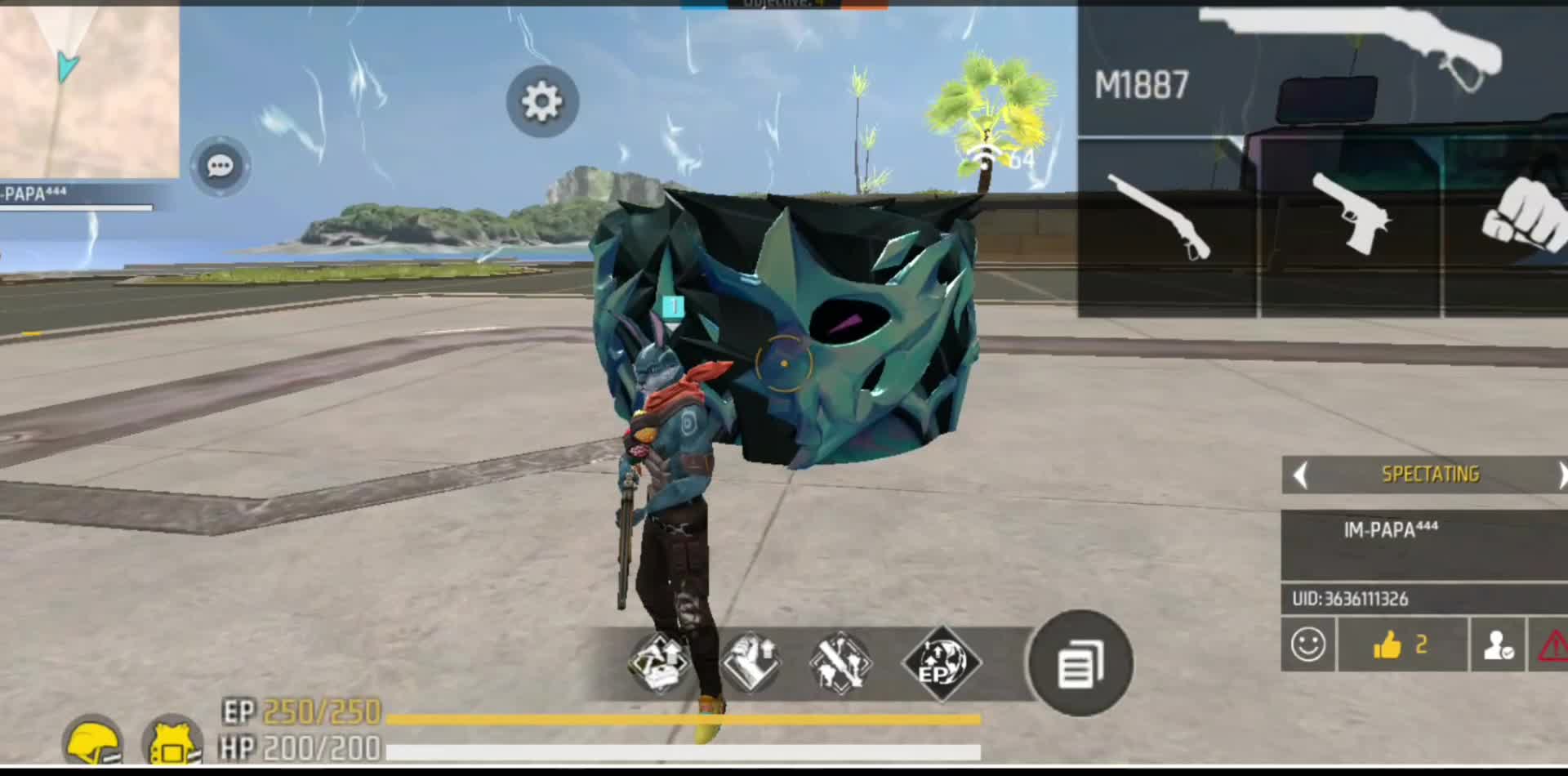Click the yellow helmet icon
Viewport: 1568px width, 776px height.
click(94, 742)
